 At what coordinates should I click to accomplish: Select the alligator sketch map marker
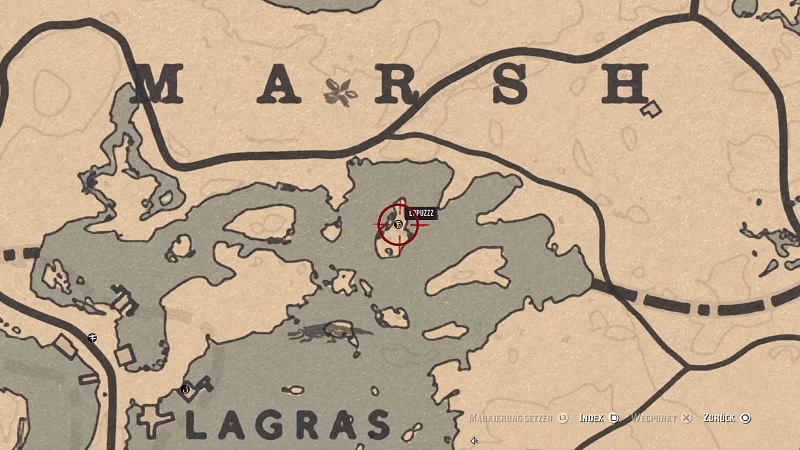pyautogui.click(x=330, y=330)
